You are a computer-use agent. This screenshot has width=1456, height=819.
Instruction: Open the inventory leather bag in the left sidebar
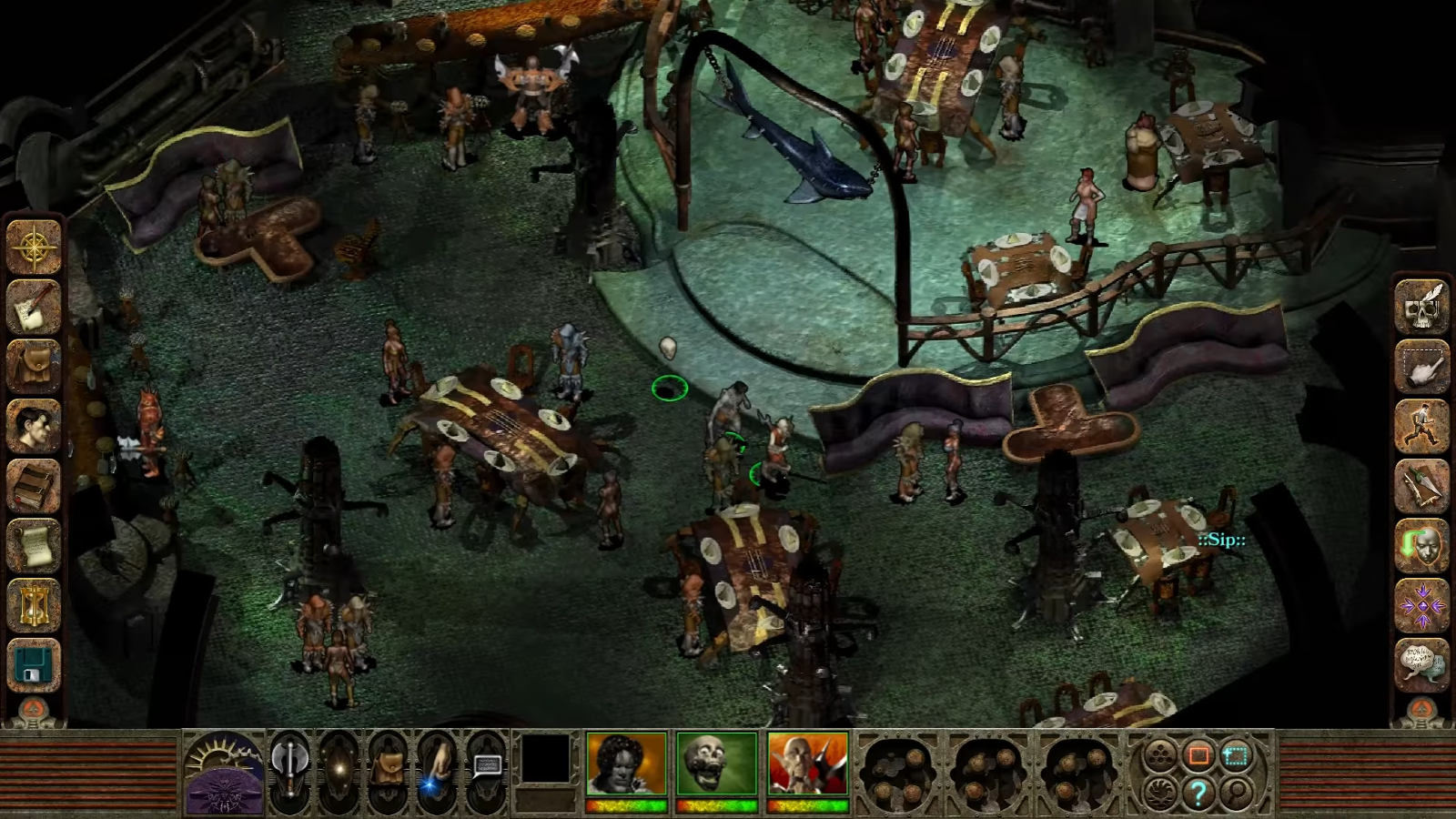pyautogui.click(x=35, y=366)
